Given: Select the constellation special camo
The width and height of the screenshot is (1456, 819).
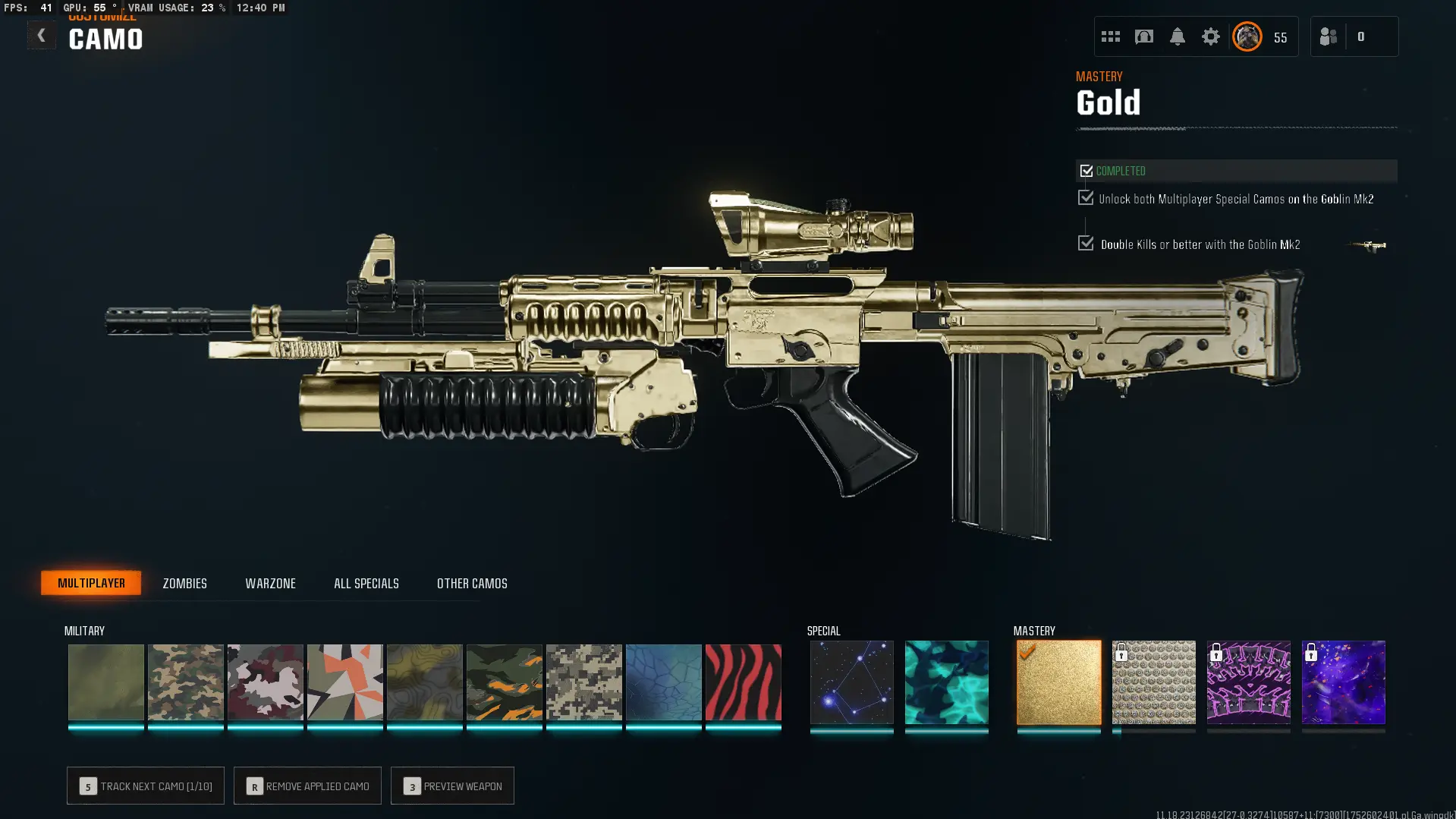Looking at the screenshot, I should (851, 682).
